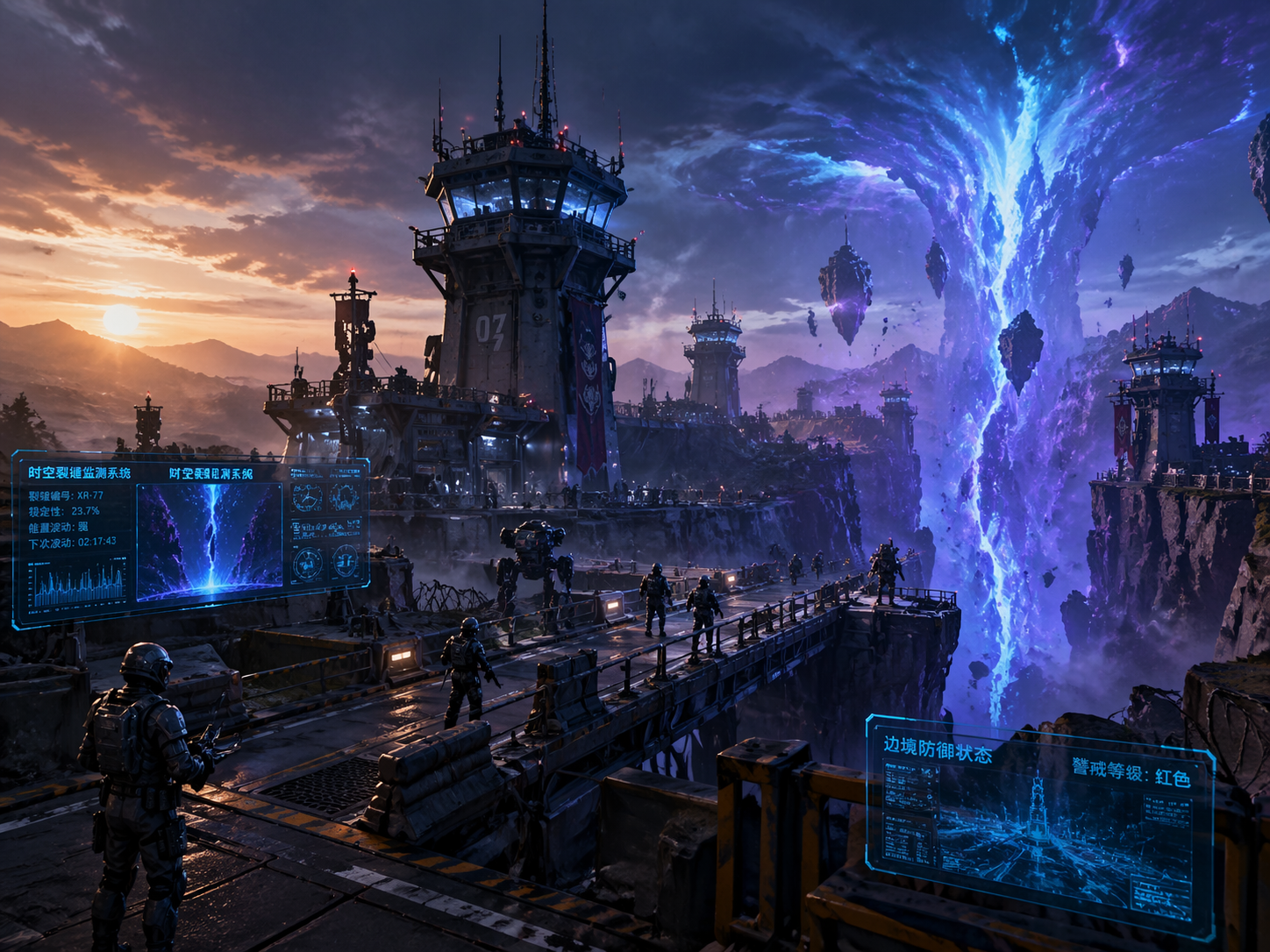Click the bar chart in the 时空裂缝监测系统 panel
This screenshot has width=1270, height=952.
77,584
